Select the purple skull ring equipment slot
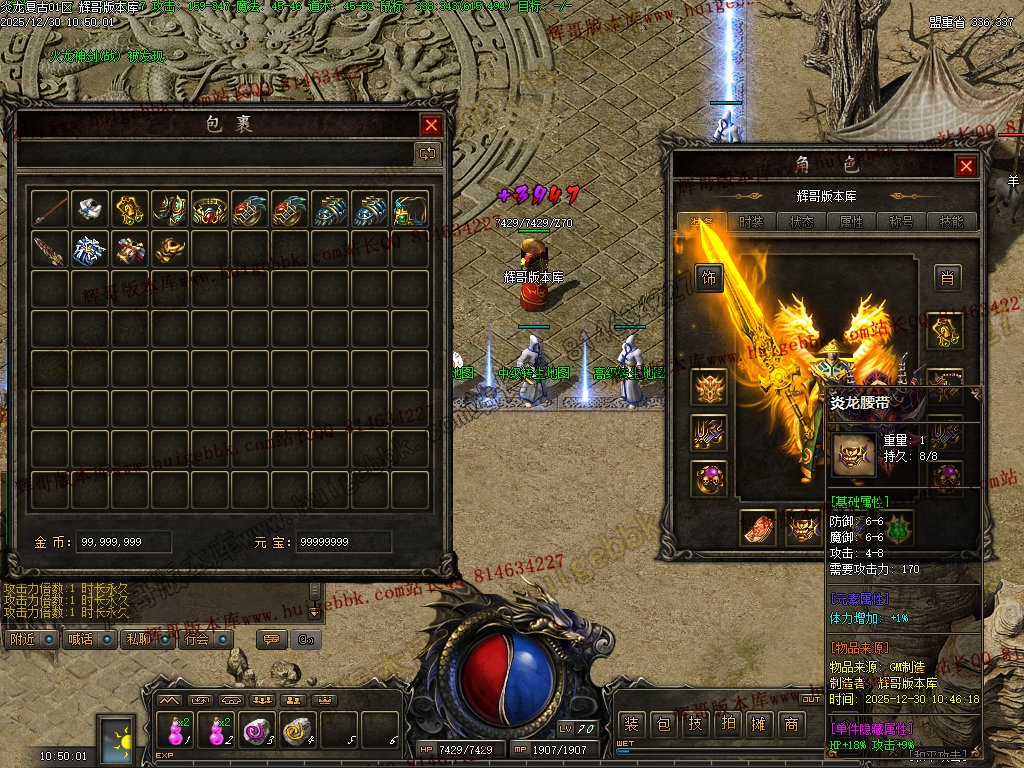This screenshot has height=768, width=1024. 709,478
